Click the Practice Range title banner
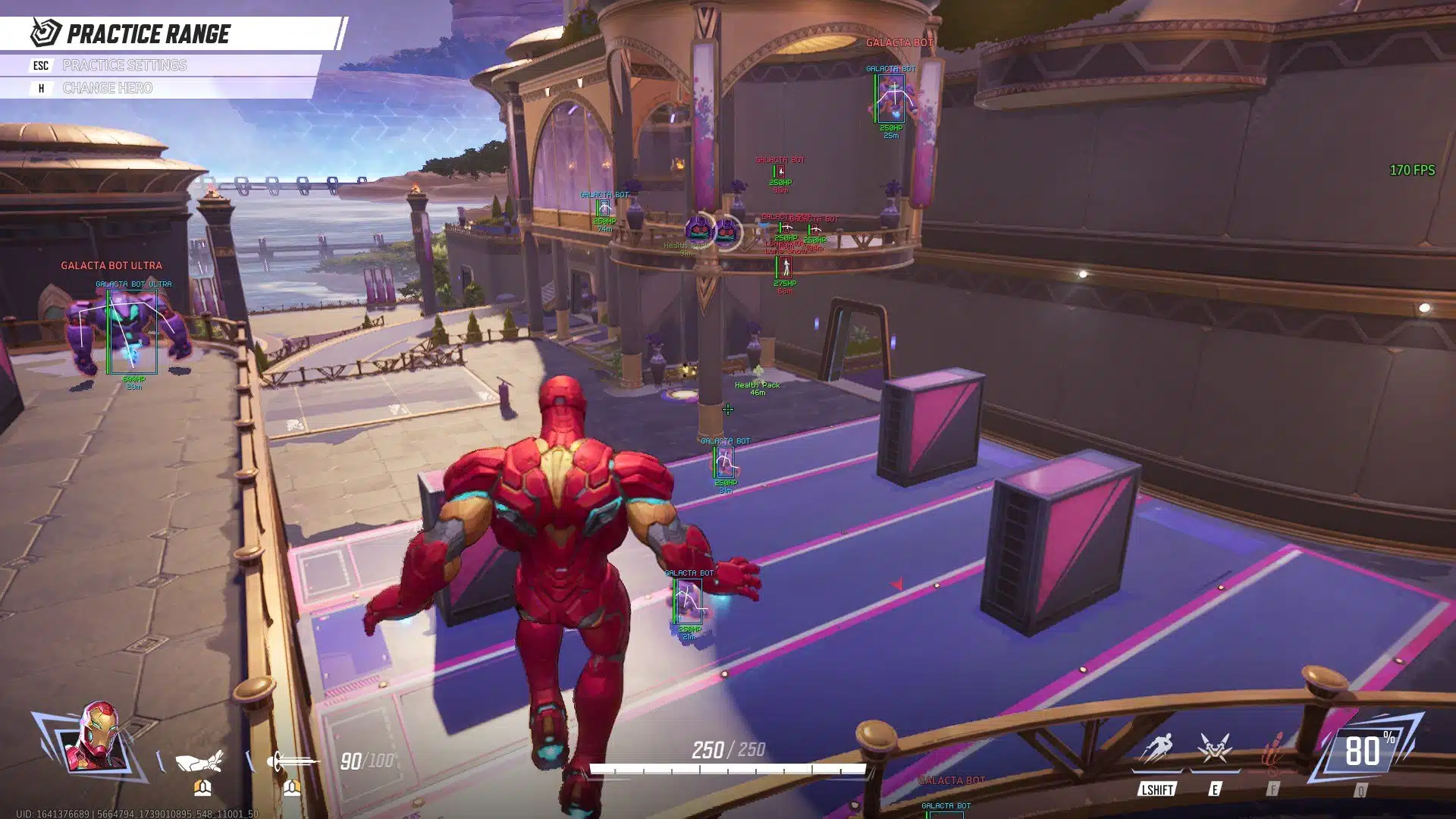Screen dimensions: 1456x819 pyautogui.click(x=149, y=34)
